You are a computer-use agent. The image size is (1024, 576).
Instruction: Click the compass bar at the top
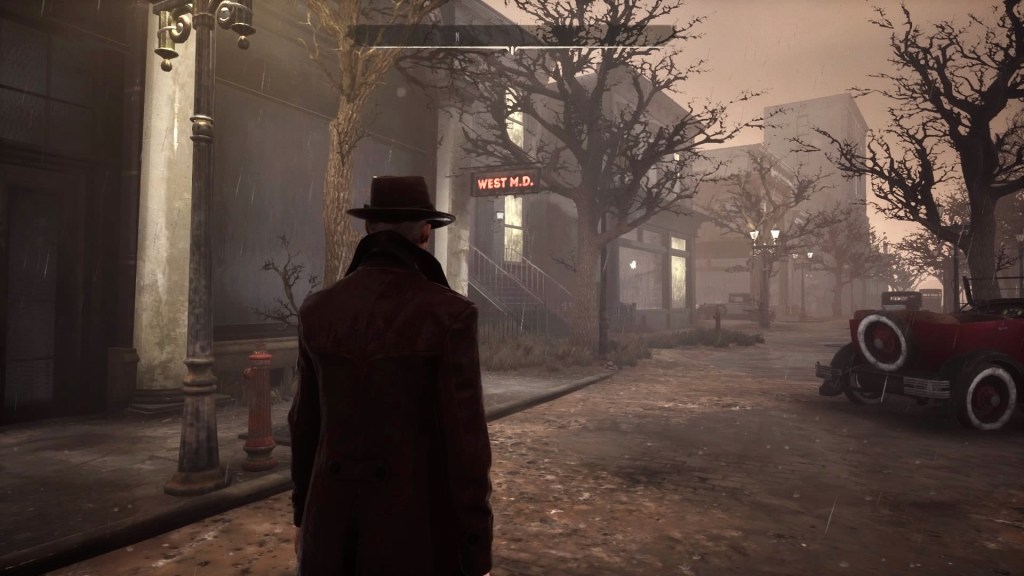[x=514, y=36]
